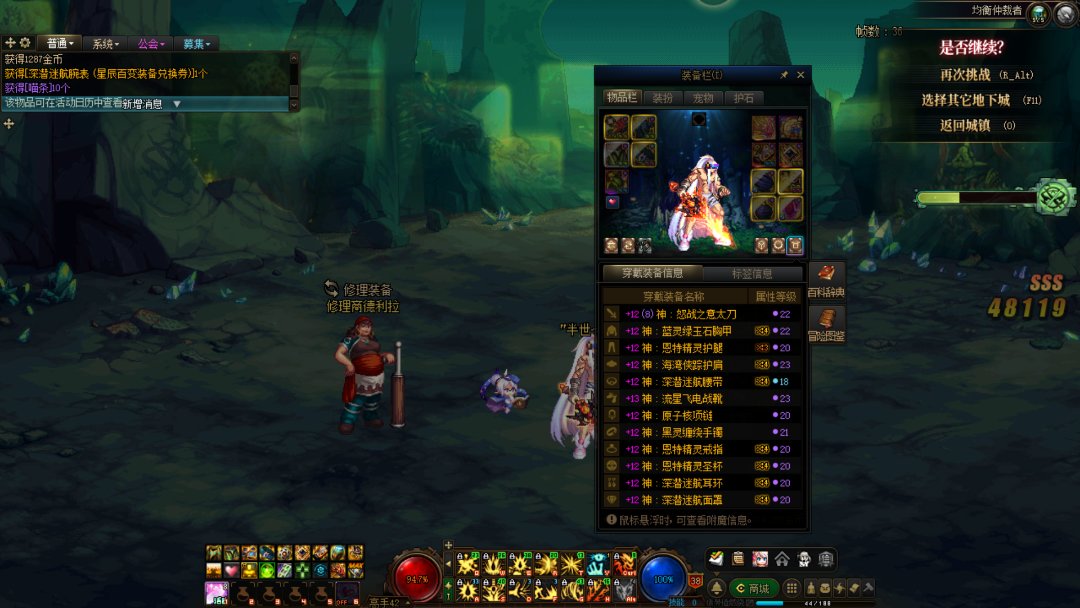
Task: Click the pink heart item in quick slots
Action: pos(231,570)
